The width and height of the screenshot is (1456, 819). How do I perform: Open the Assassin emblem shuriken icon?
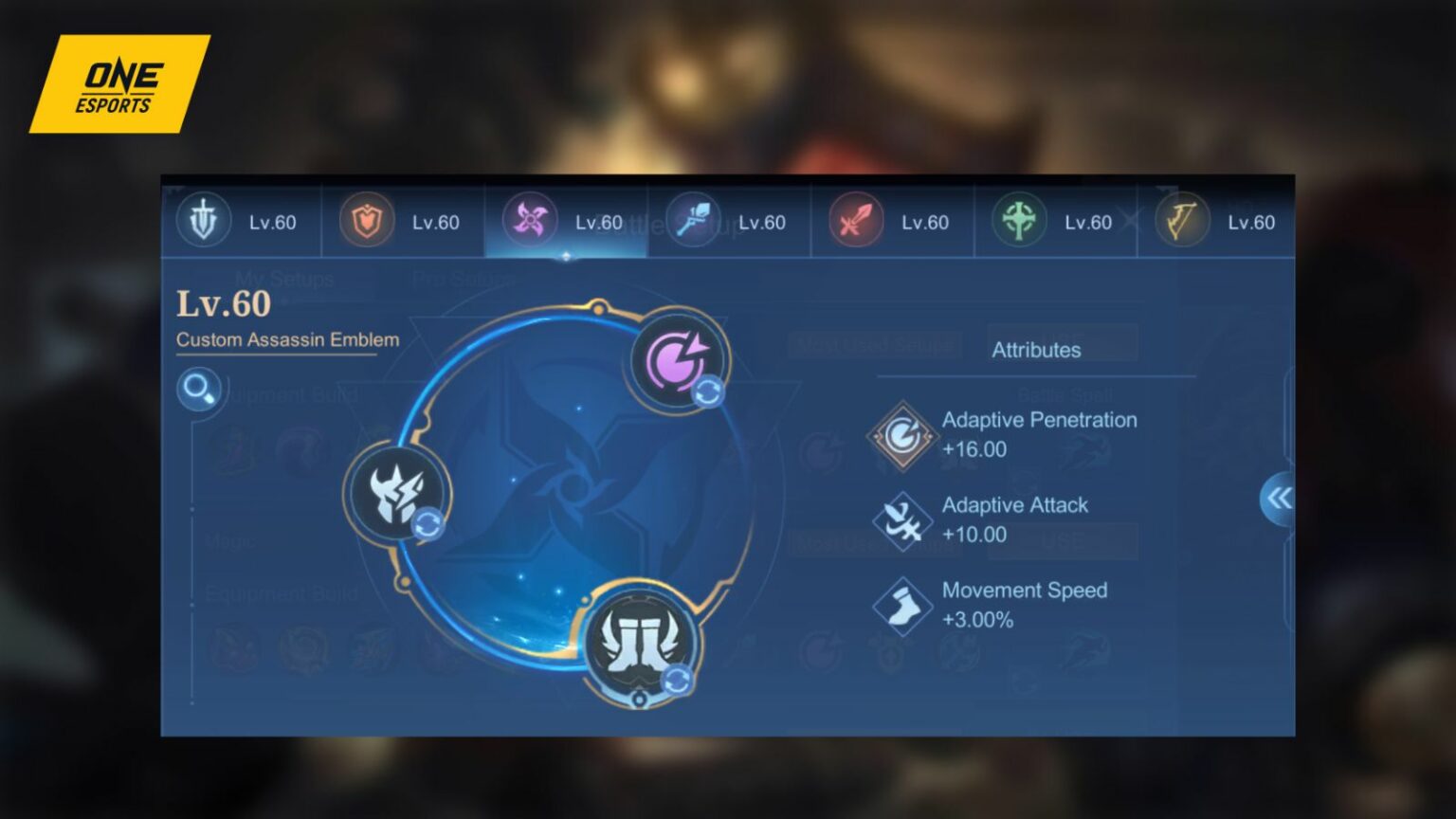click(530, 219)
